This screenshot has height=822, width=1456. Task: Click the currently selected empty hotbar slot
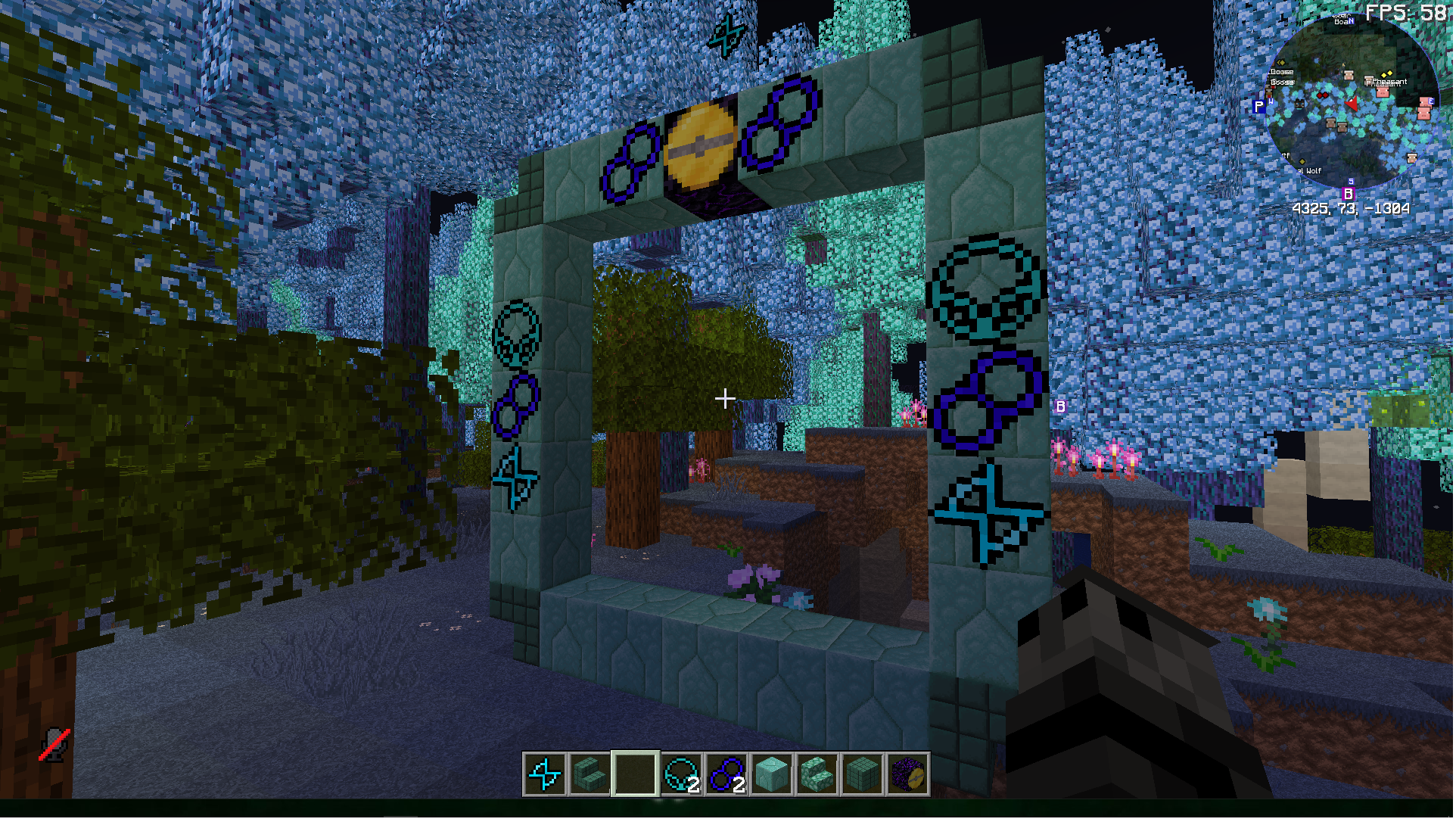coord(636,776)
